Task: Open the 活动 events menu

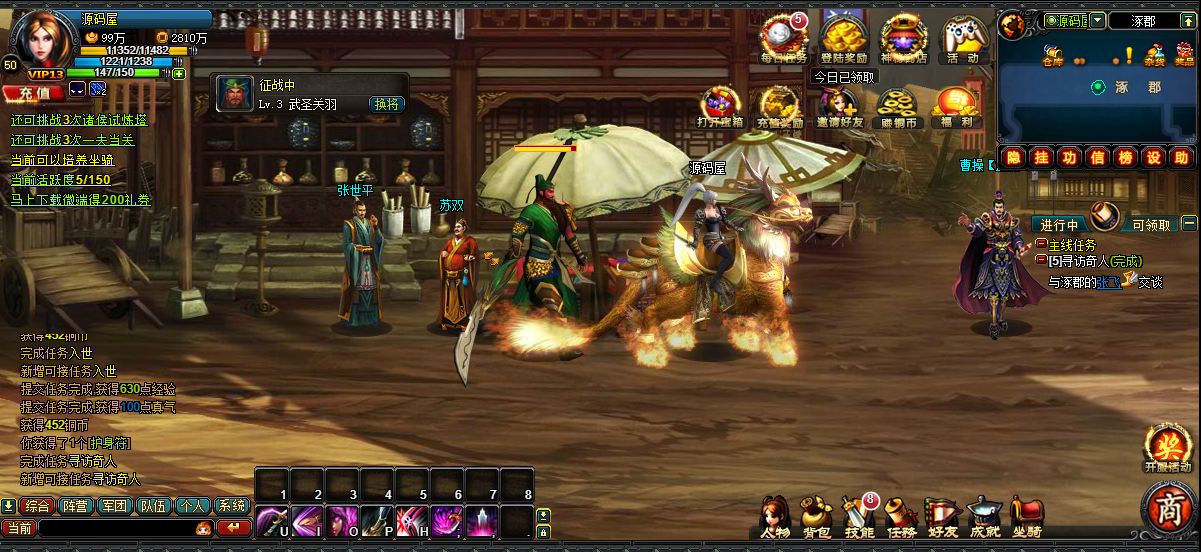Action: 962,38
